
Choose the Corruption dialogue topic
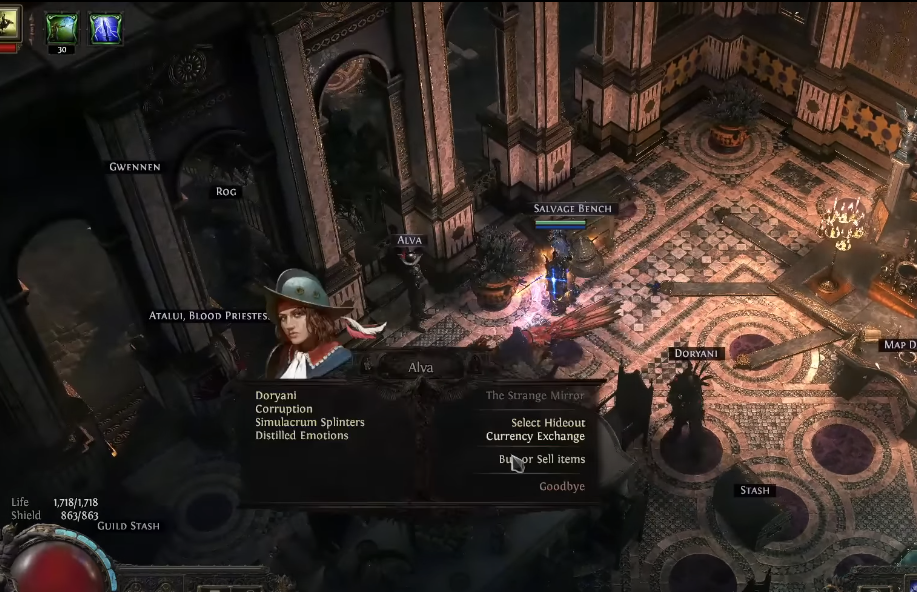(x=284, y=409)
